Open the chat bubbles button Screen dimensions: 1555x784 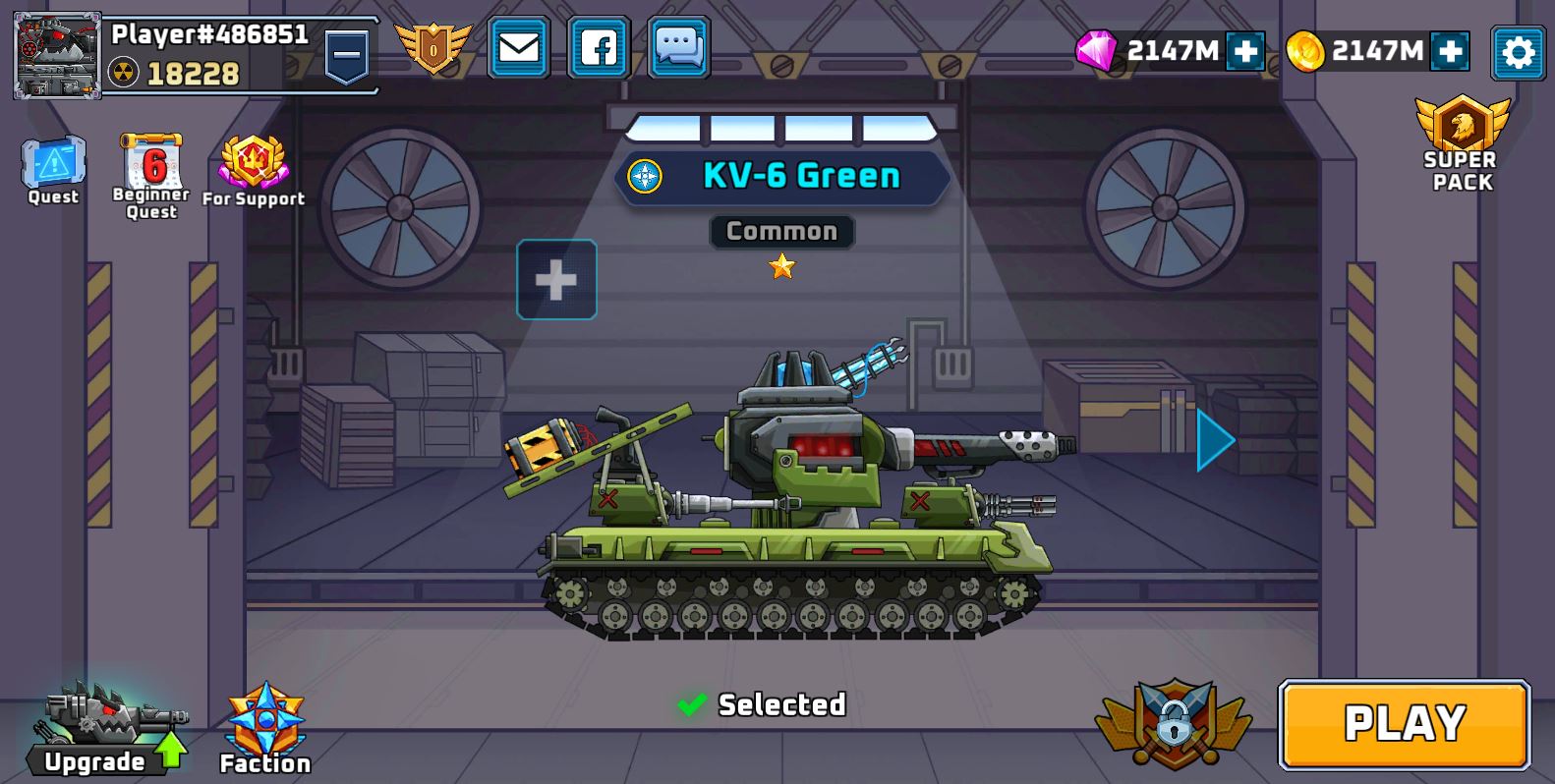(678, 48)
